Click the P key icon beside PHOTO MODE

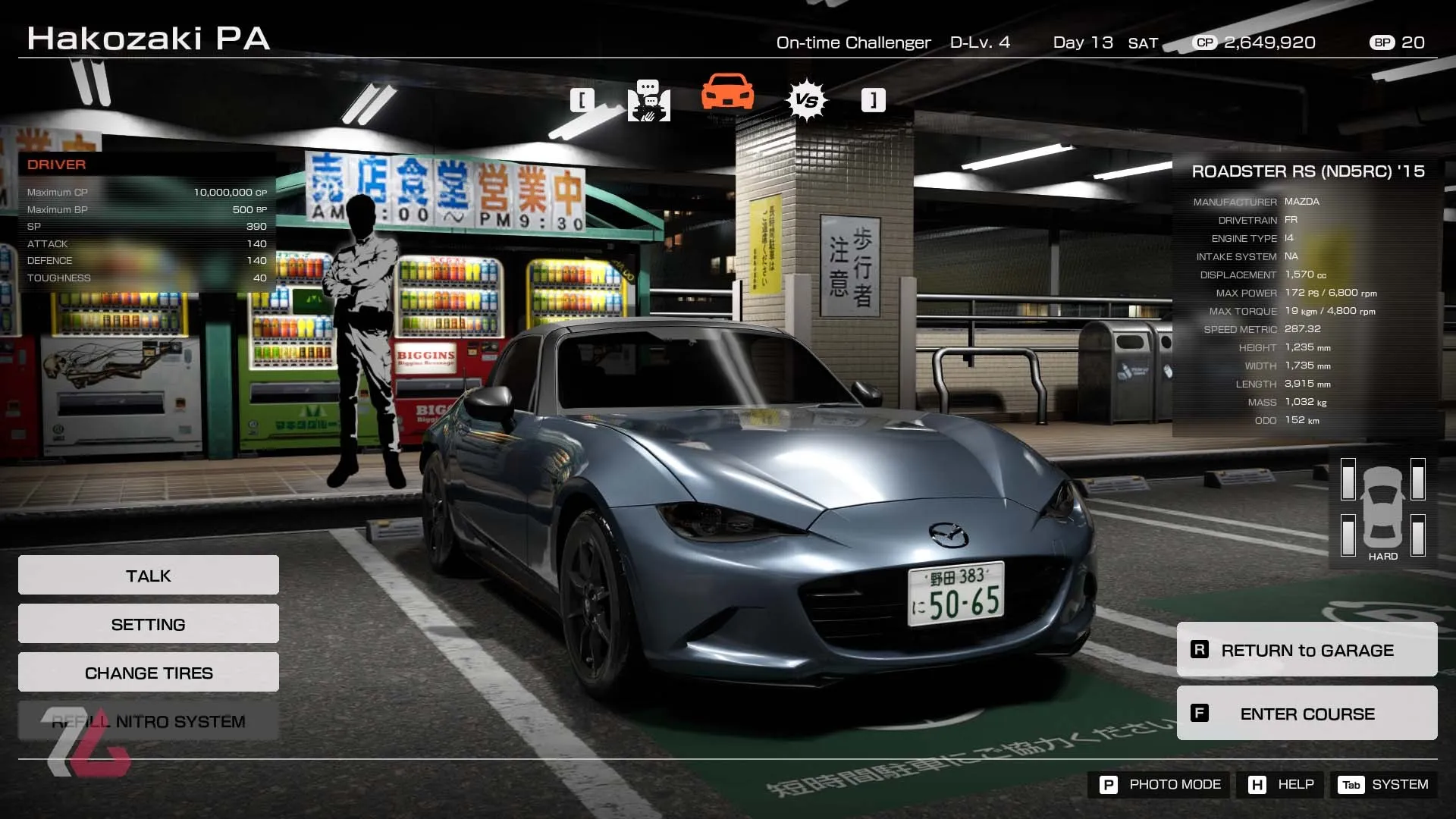[1109, 785]
